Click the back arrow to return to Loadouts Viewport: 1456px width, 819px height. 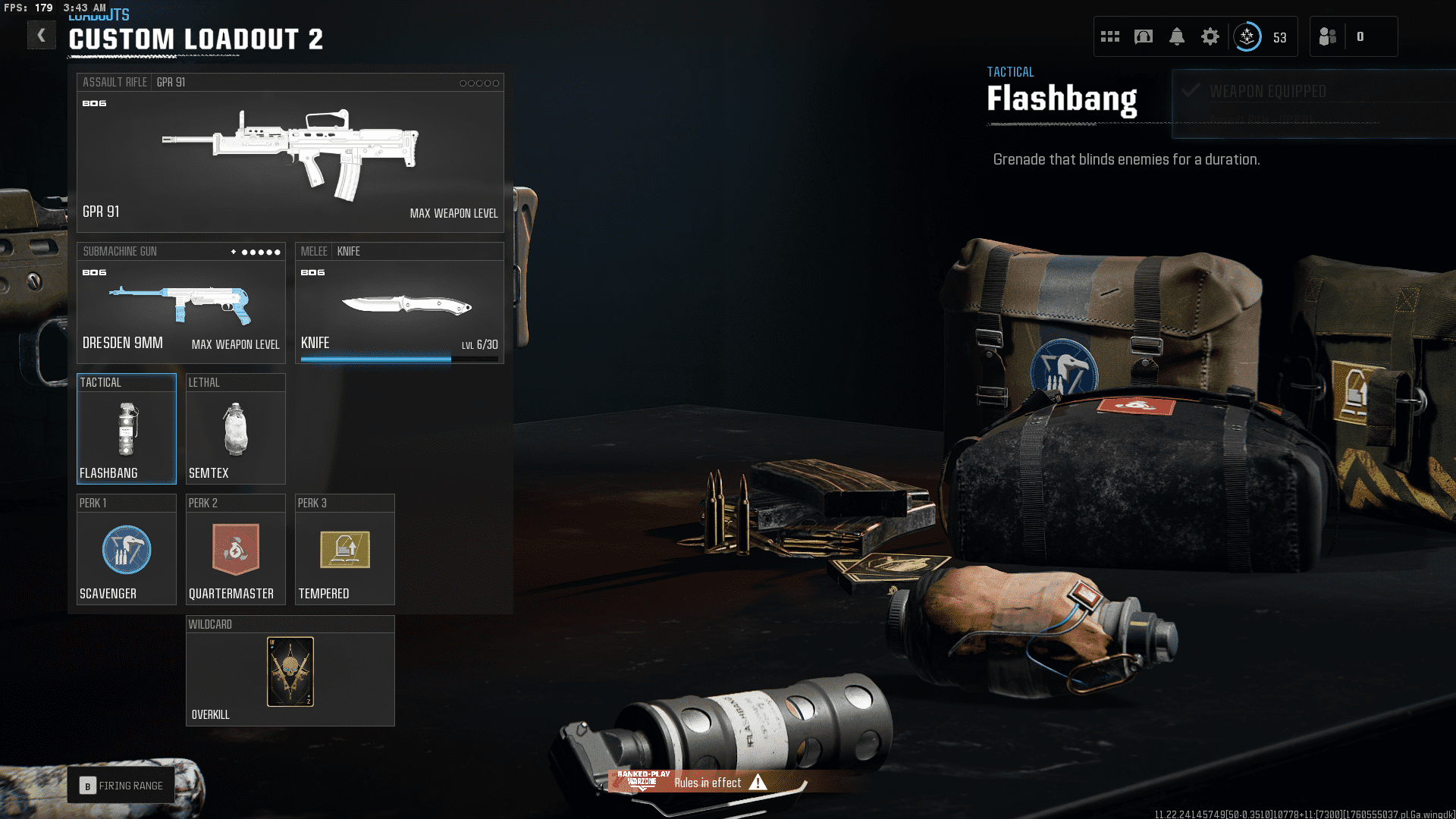[x=42, y=35]
